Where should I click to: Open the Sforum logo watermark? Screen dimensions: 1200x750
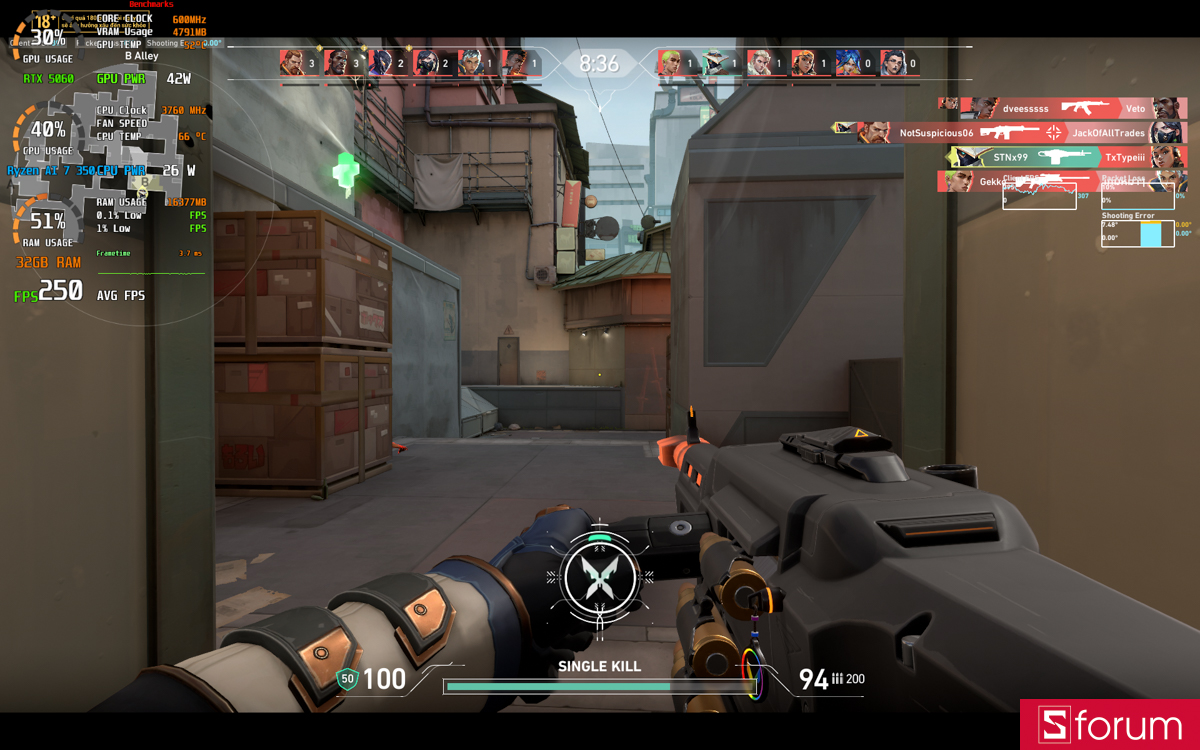click(x=1110, y=725)
